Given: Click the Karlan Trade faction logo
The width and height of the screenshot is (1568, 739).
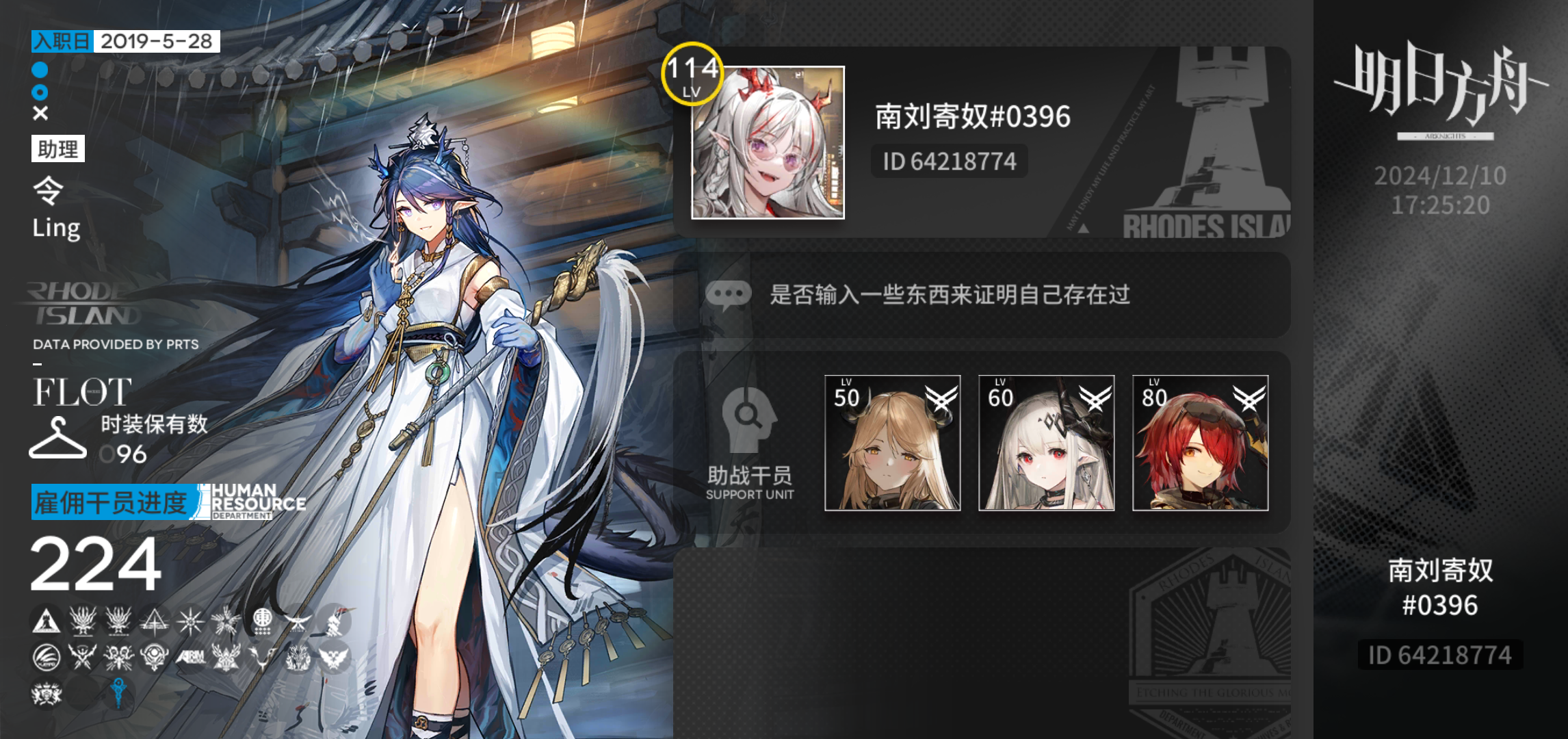Looking at the screenshot, I should pyautogui.click(x=45, y=656).
